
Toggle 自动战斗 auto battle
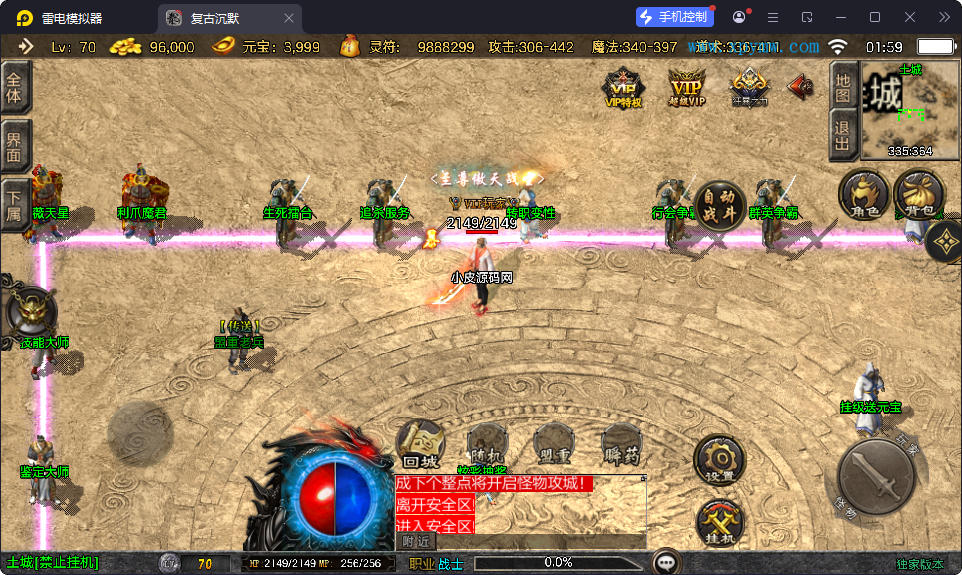click(719, 206)
